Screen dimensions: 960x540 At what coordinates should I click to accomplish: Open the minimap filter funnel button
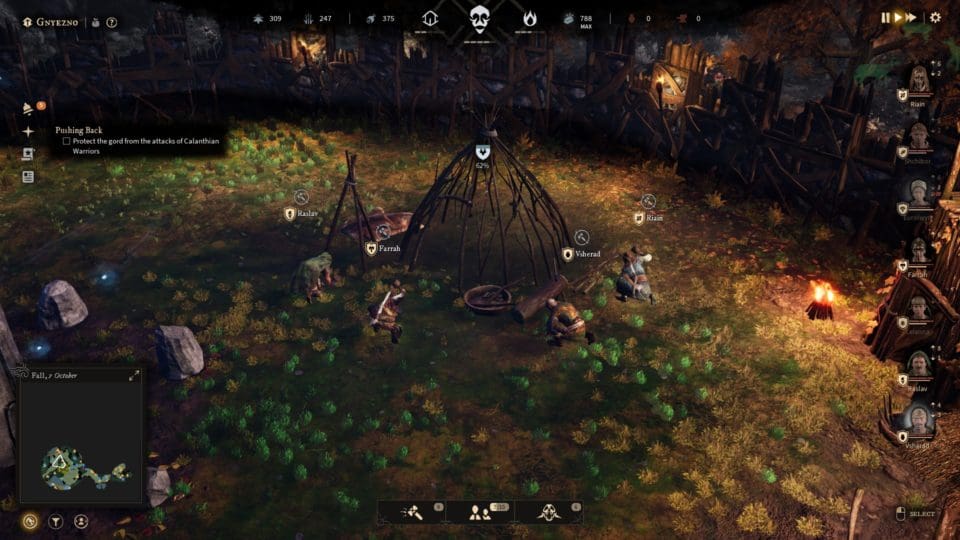(55, 521)
